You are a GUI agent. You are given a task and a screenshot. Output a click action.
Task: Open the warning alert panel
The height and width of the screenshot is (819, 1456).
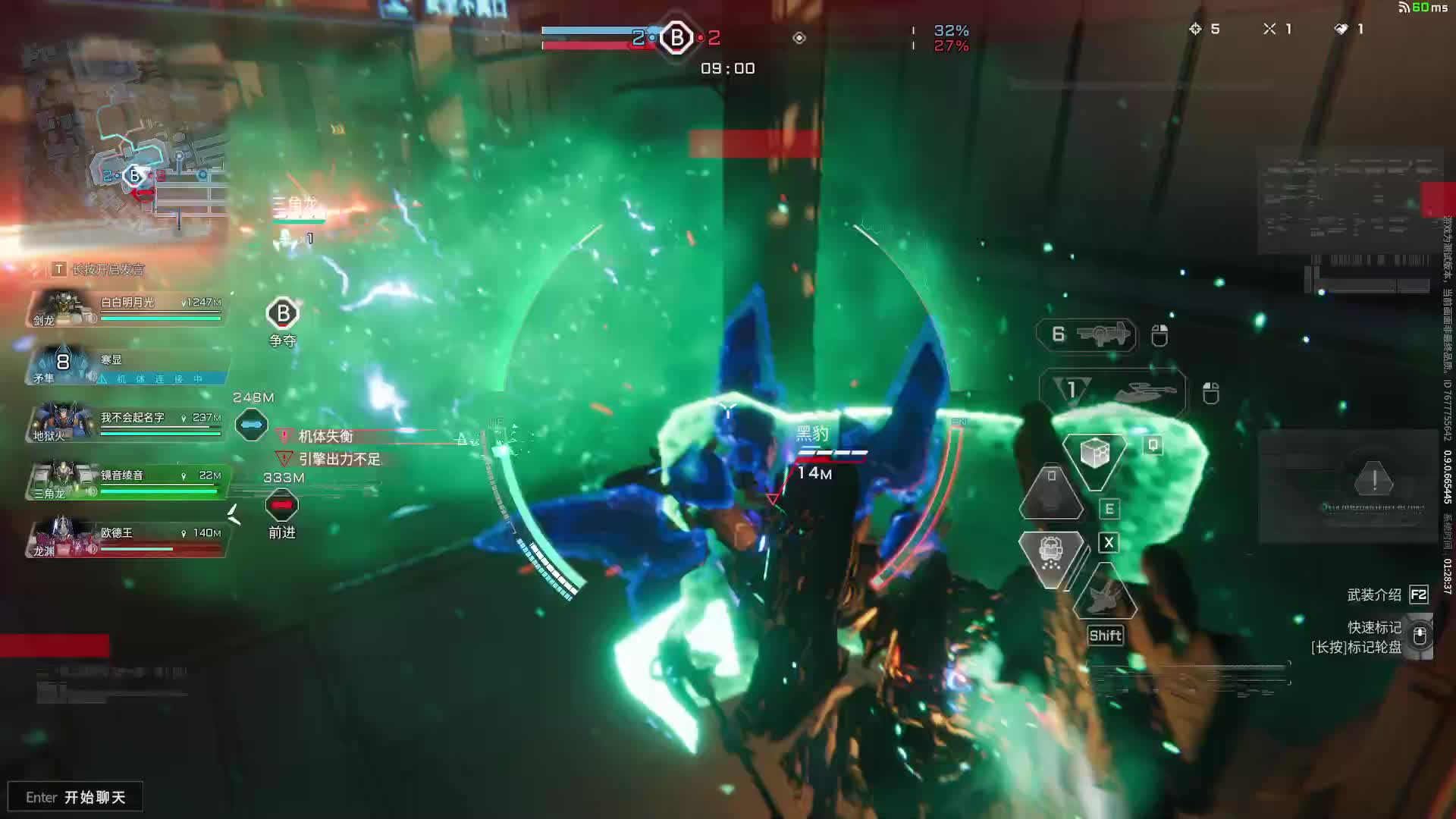[1373, 482]
